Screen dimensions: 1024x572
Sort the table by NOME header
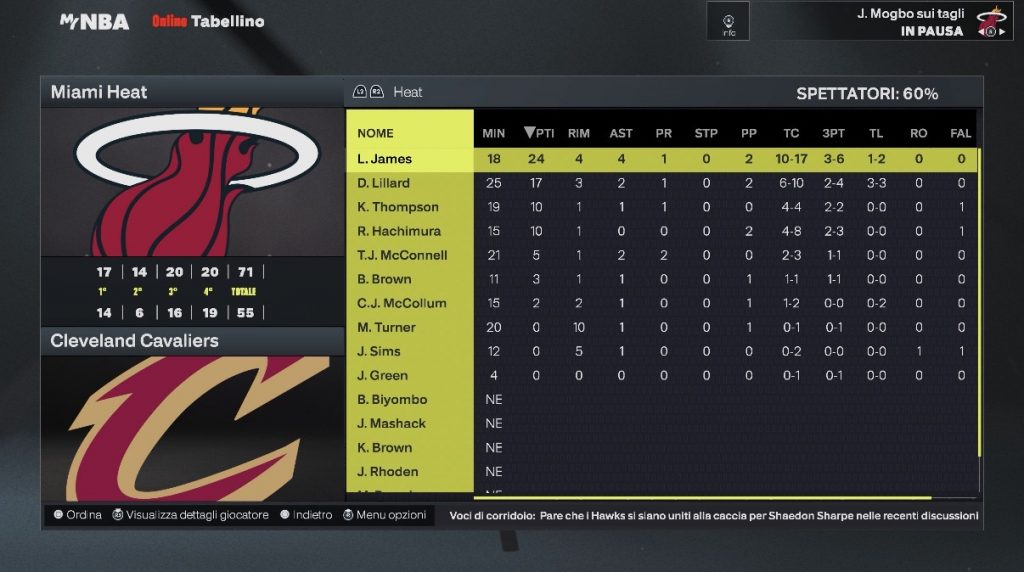pos(376,133)
